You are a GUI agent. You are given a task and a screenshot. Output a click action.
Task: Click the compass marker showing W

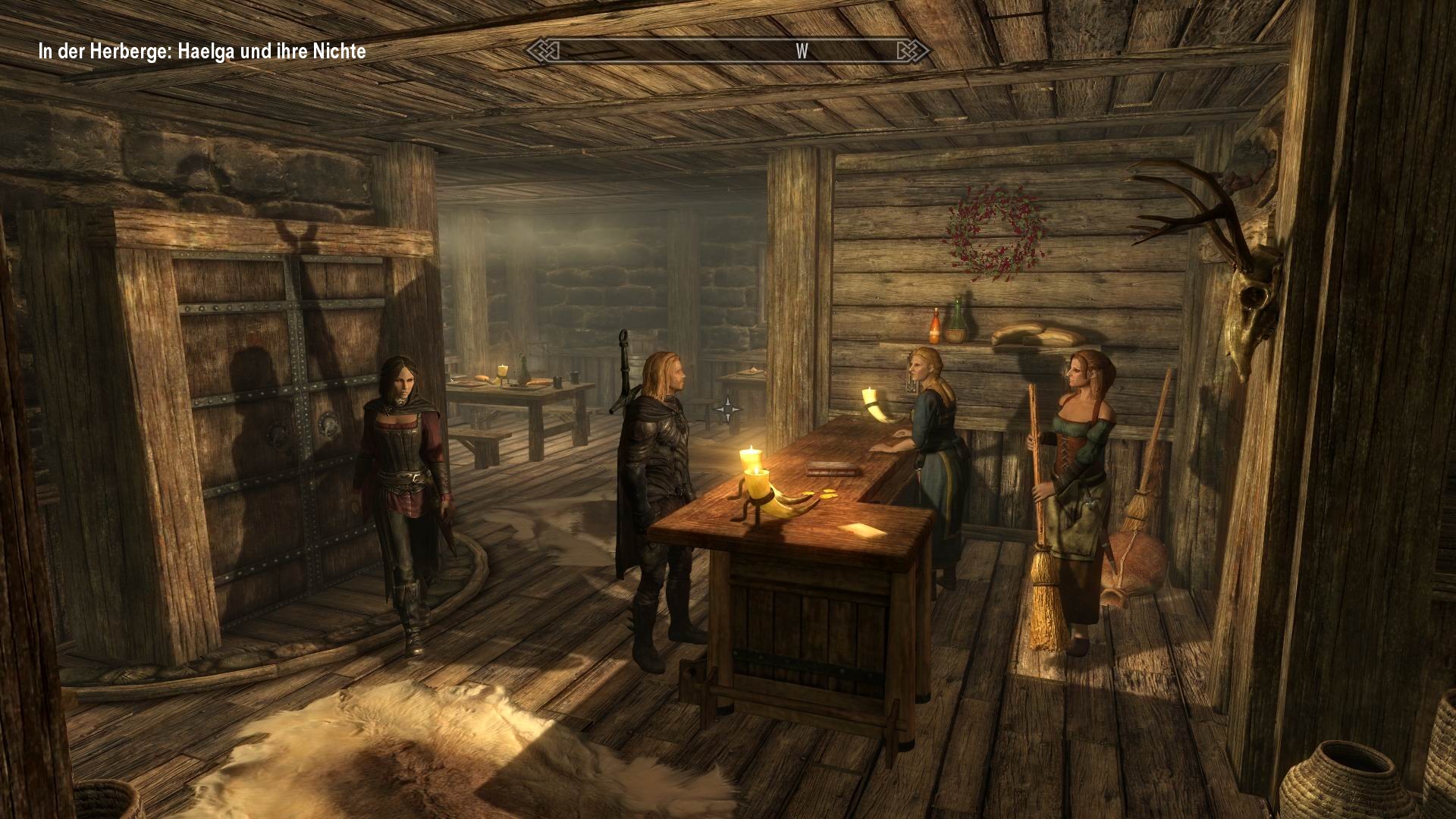point(800,52)
